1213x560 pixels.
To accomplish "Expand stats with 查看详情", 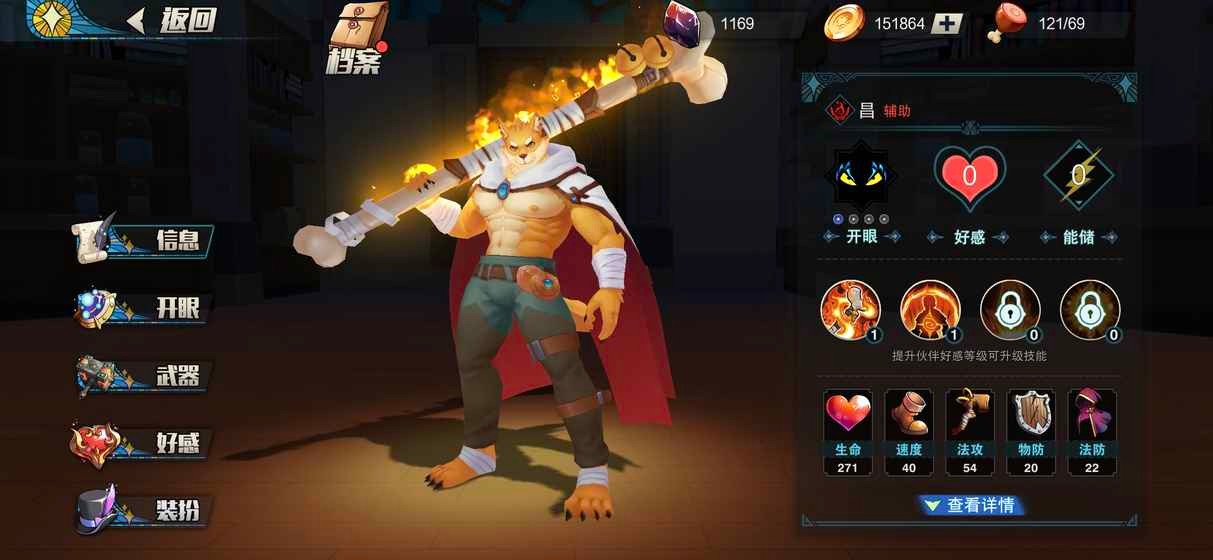I will pyautogui.click(x=971, y=506).
